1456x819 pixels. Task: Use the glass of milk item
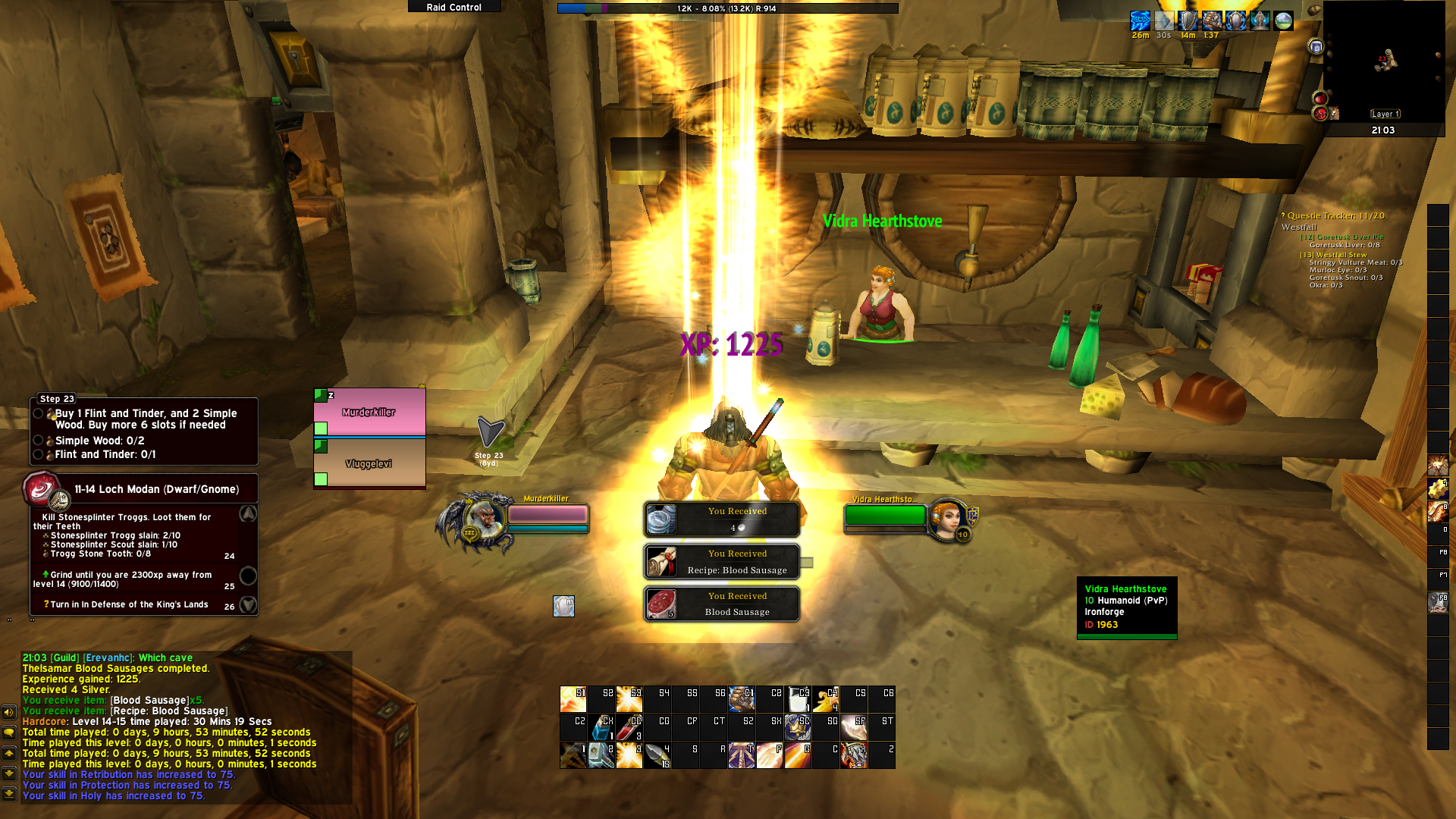(x=798, y=699)
